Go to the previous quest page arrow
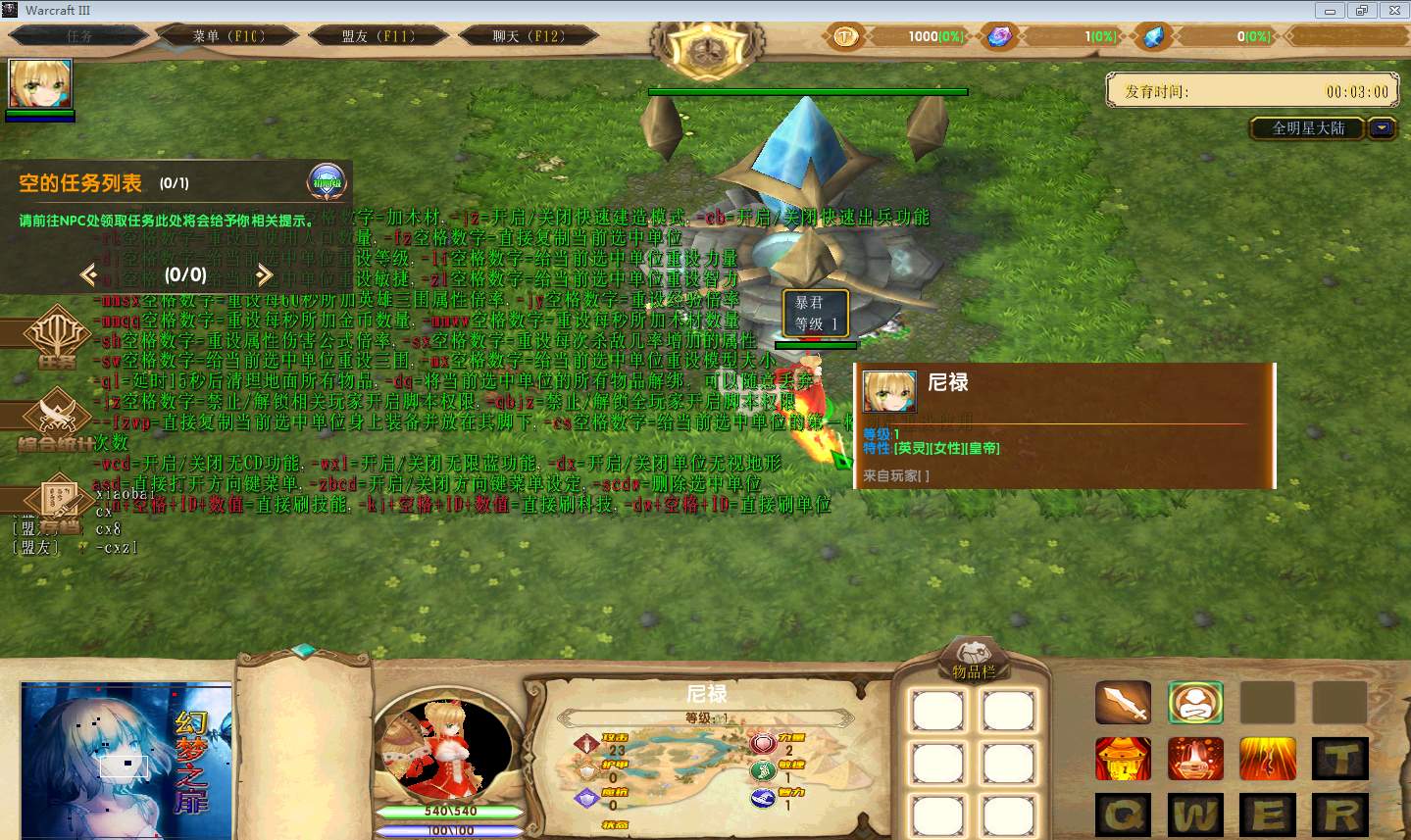Screen dimensions: 1411x840 pos(89,274)
